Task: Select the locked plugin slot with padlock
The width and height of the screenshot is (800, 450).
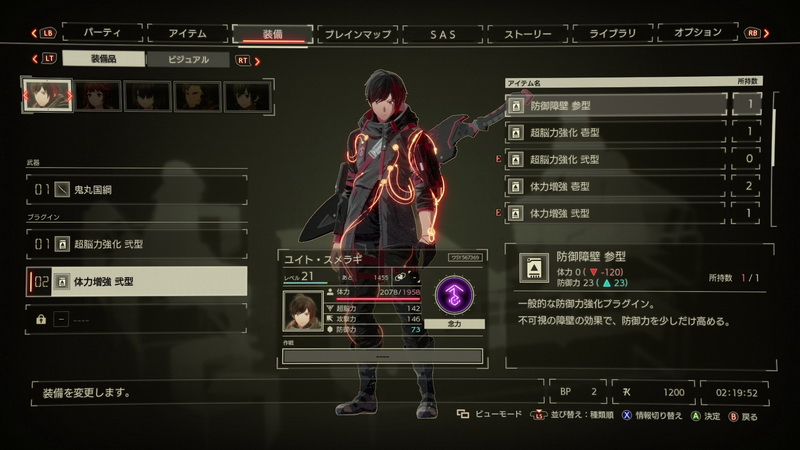Action: pyautogui.click(x=137, y=318)
